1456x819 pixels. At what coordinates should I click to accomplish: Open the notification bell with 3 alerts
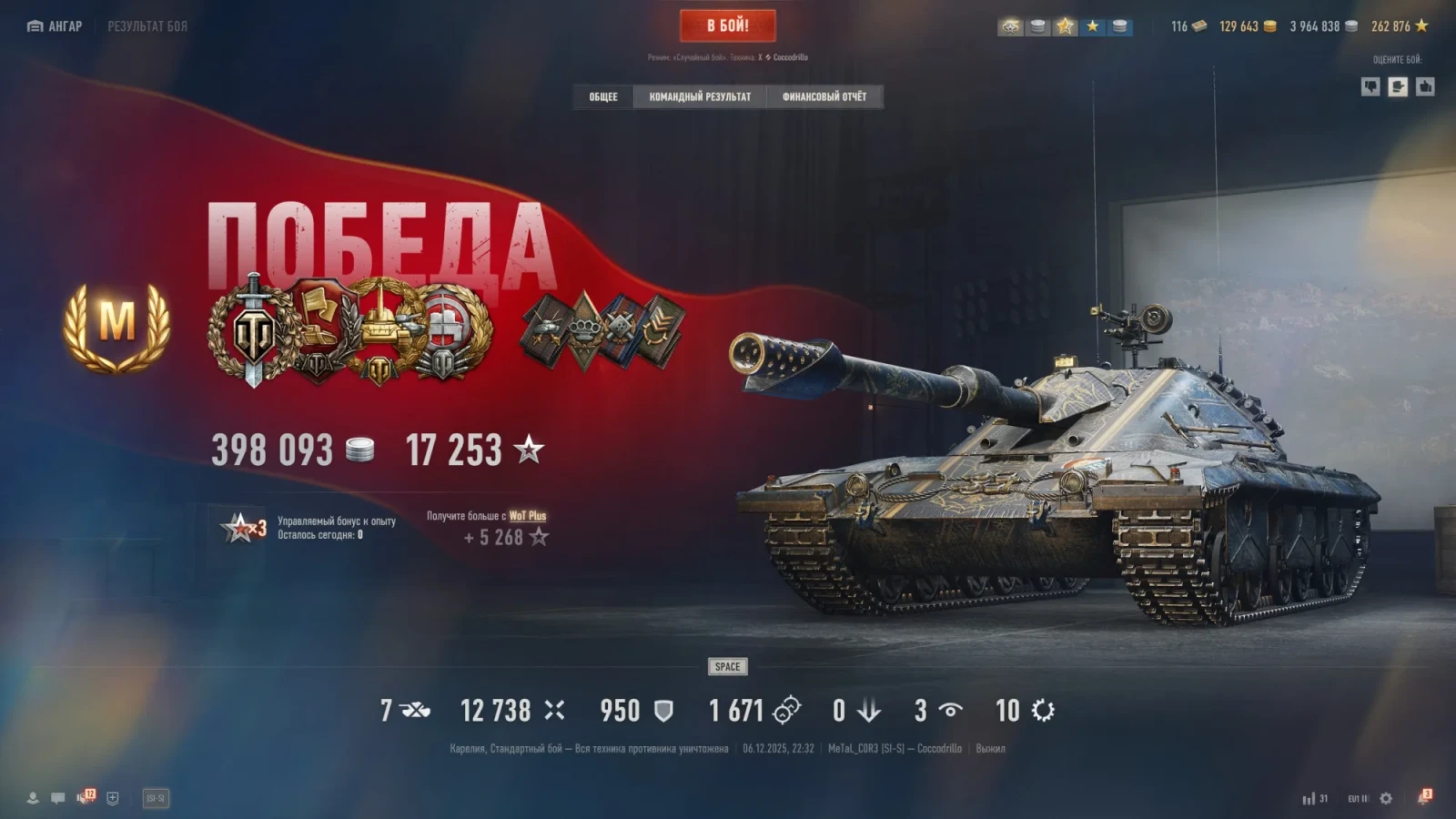pyautogui.click(x=1423, y=798)
